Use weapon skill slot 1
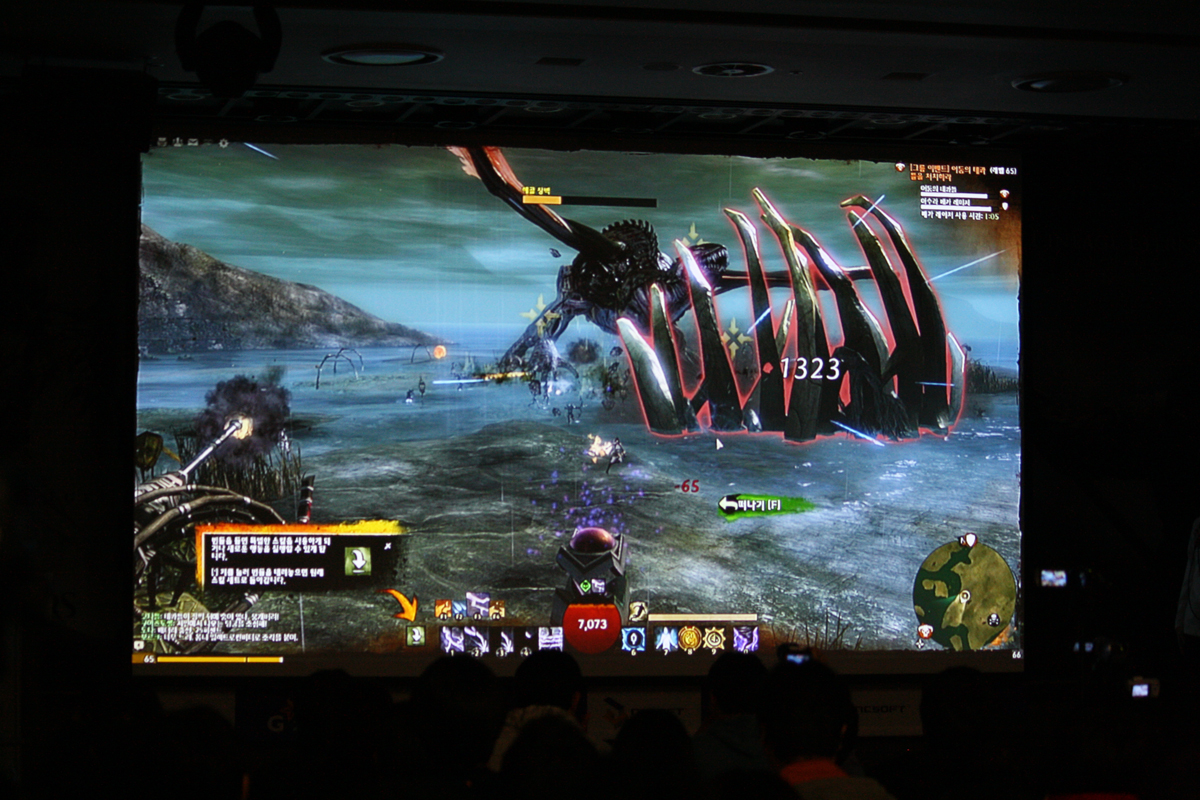The height and width of the screenshot is (800, 1200). click(451, 639)
